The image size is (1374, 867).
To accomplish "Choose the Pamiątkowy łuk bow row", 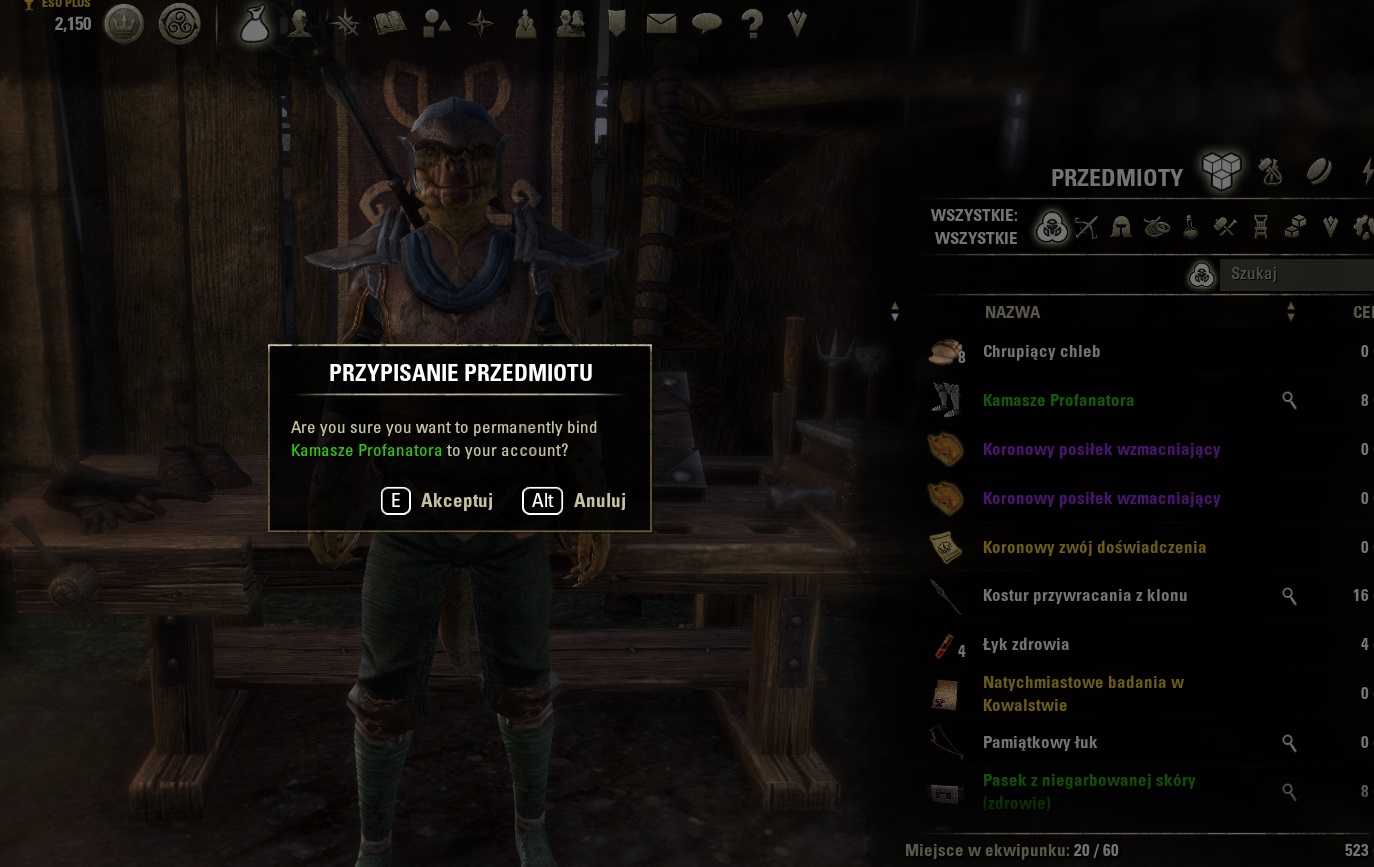I will [x=1040, y=743].
